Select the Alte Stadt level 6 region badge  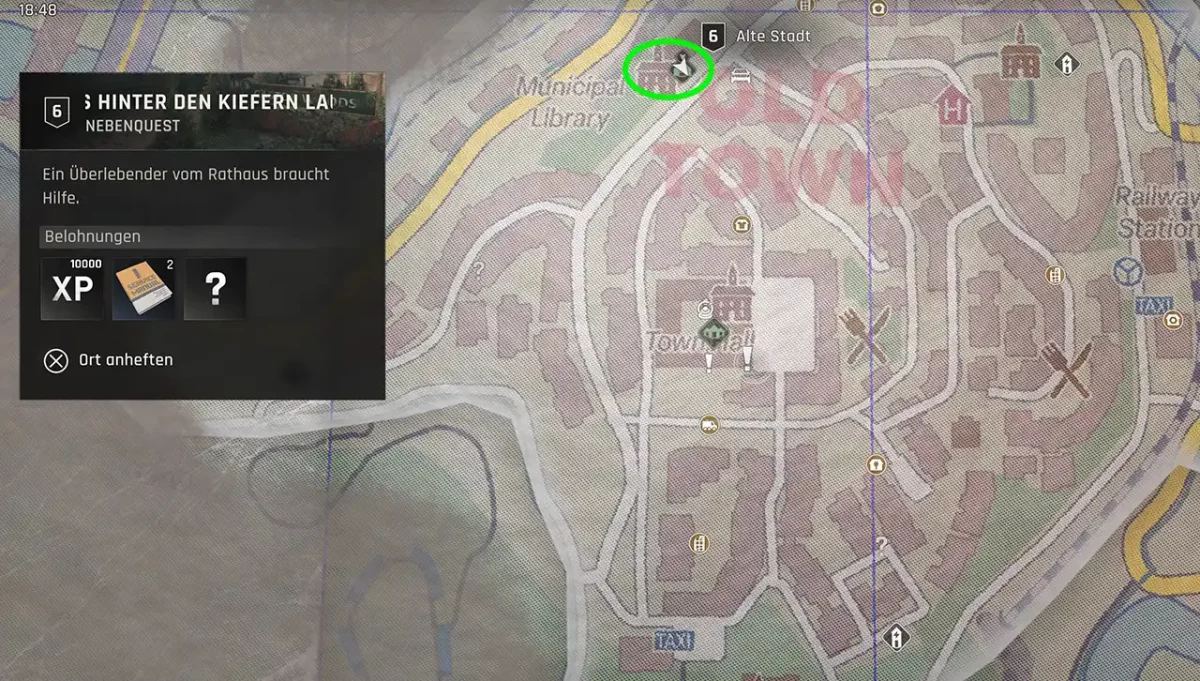(x=712, y=36)
